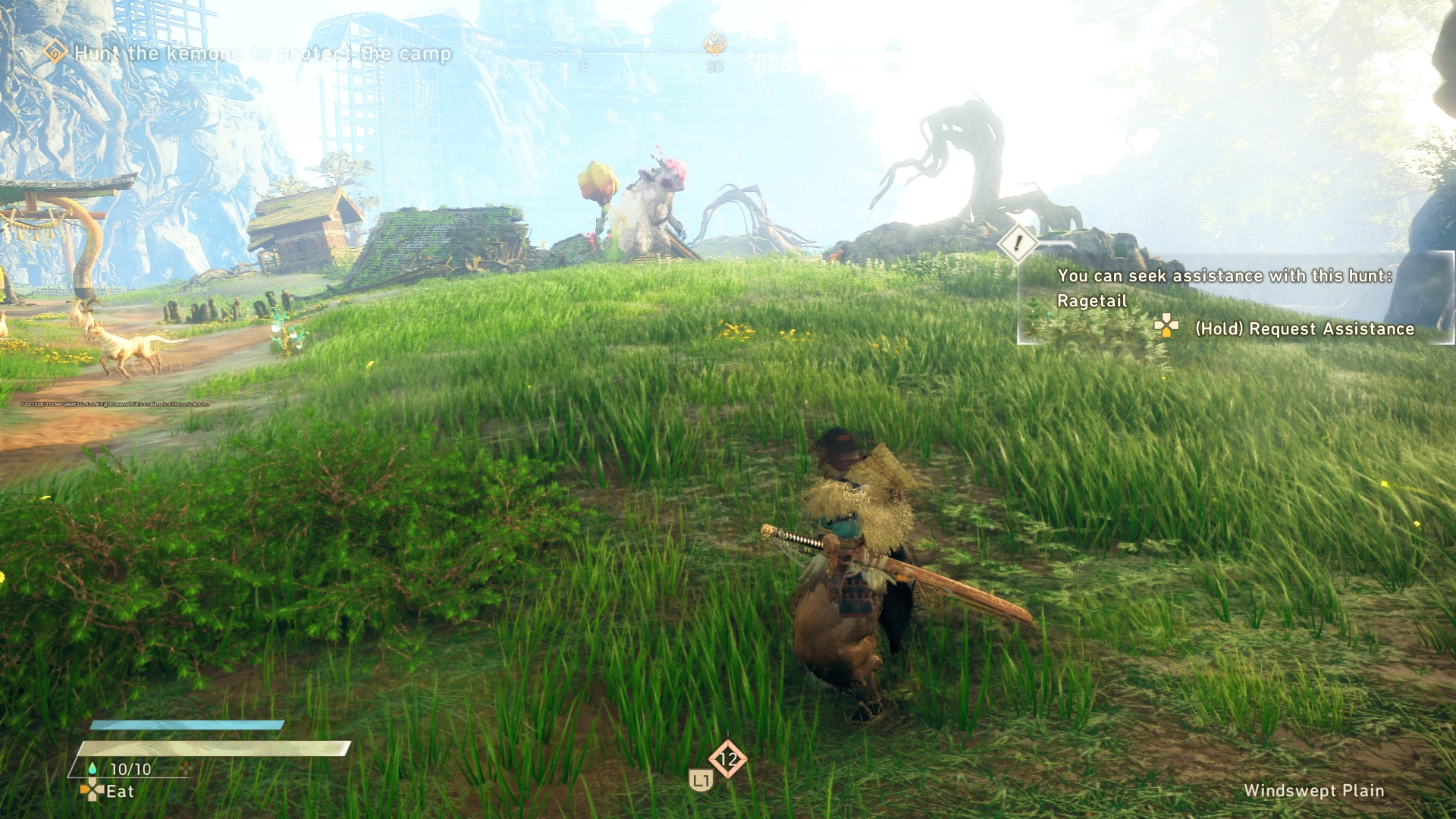Select the exclamation notification marker above the hunt panel
1456x819 pixels.
[1017, 244]
